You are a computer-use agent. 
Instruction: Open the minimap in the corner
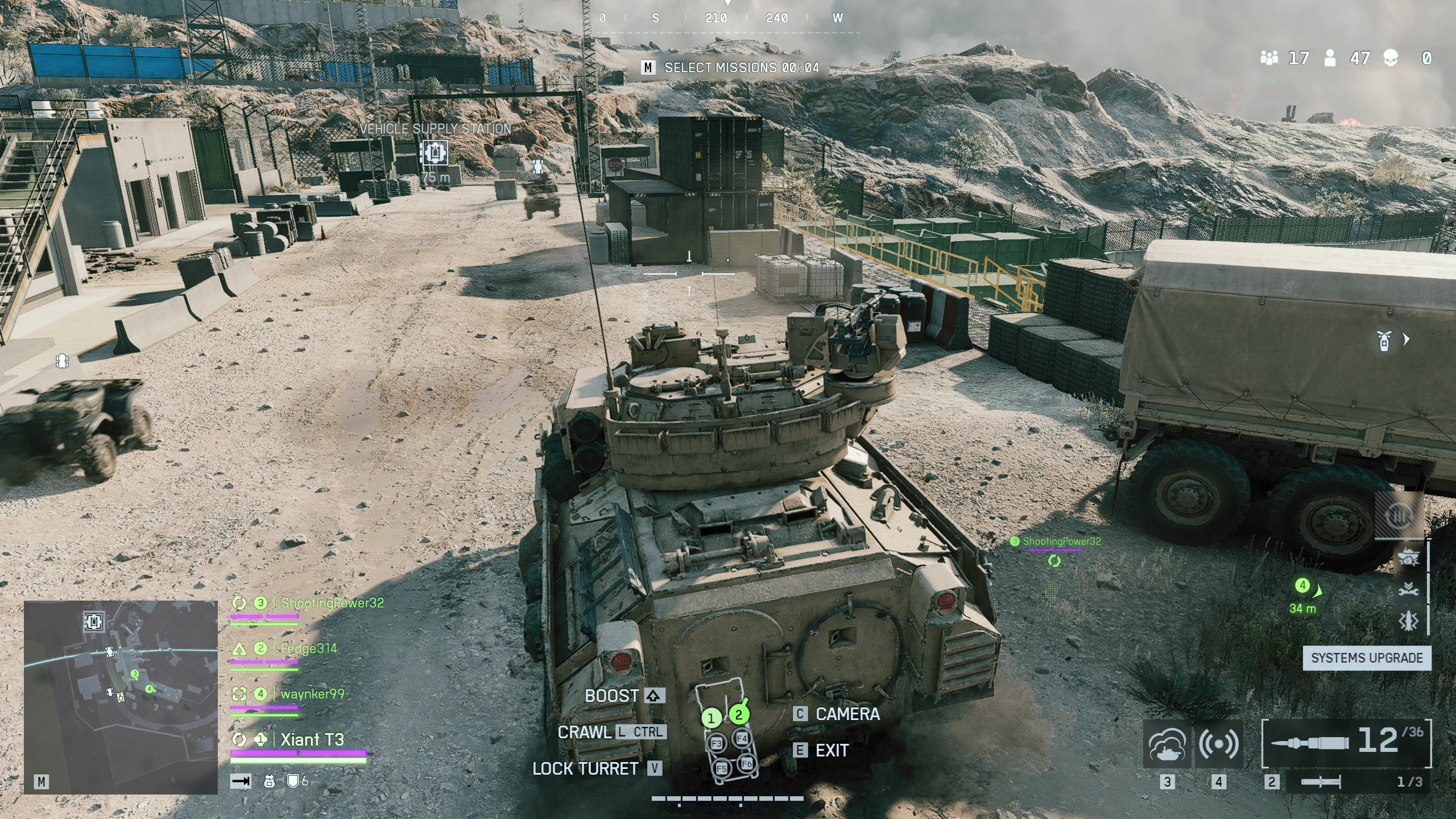coord(121,697)
